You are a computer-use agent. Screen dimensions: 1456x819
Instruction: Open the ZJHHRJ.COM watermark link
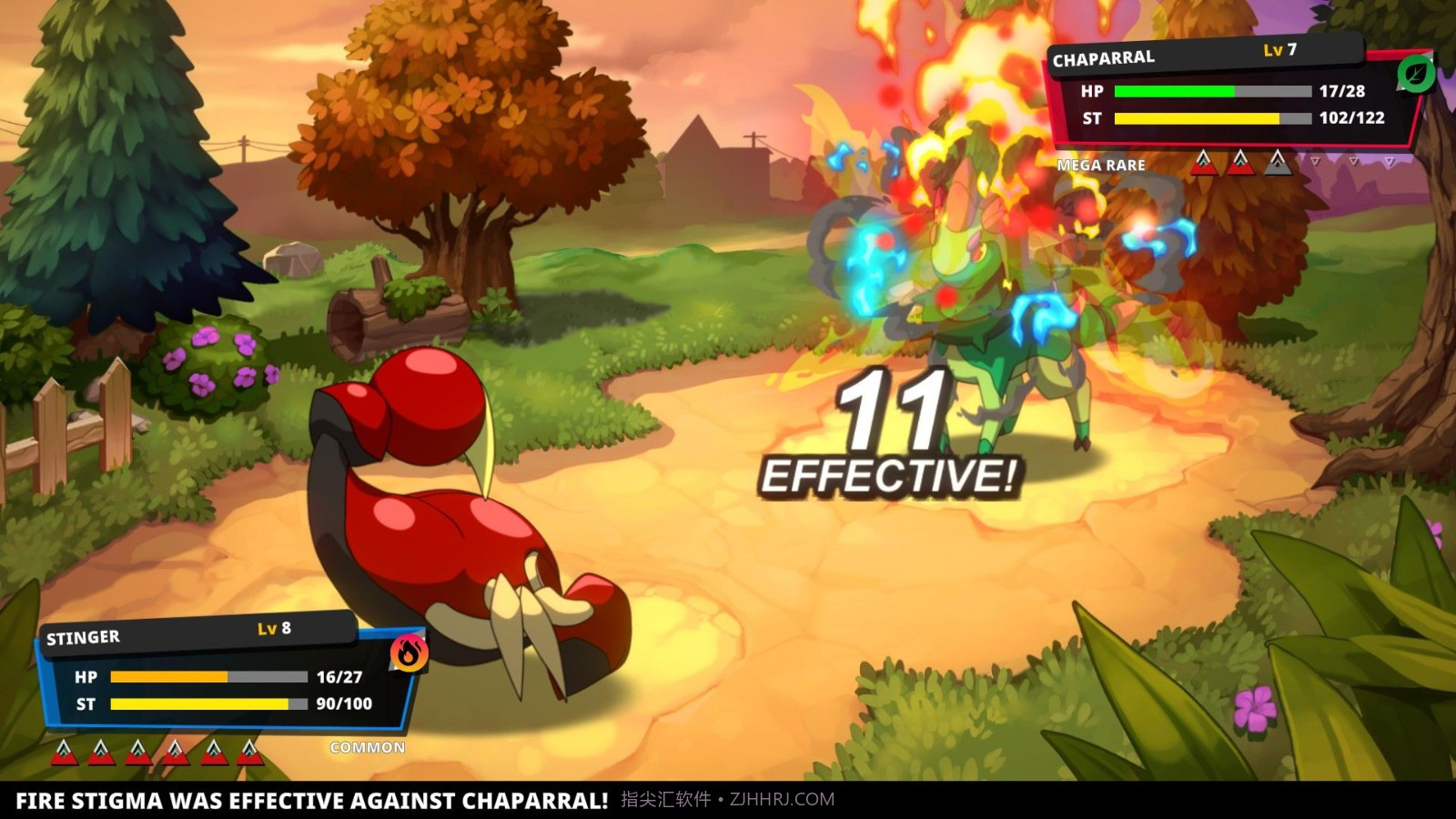pyautogui.click(x=782, y=800)
